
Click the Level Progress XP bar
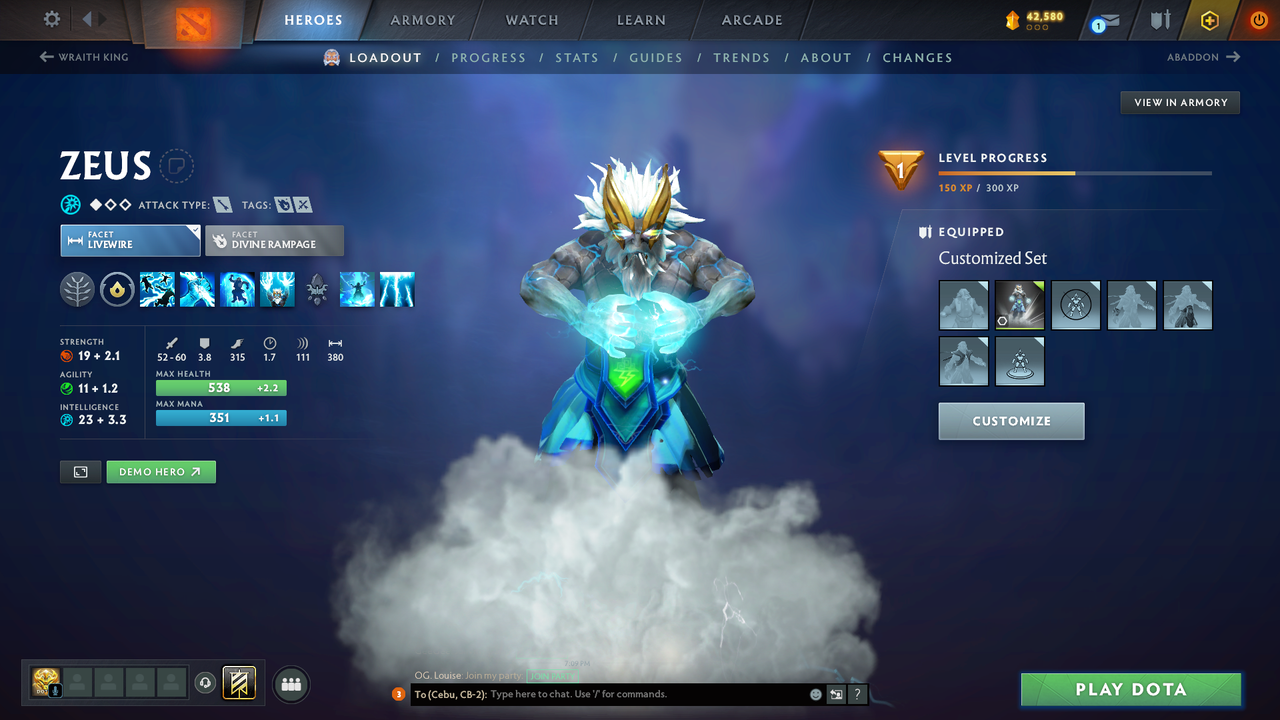coord(1075,172)
